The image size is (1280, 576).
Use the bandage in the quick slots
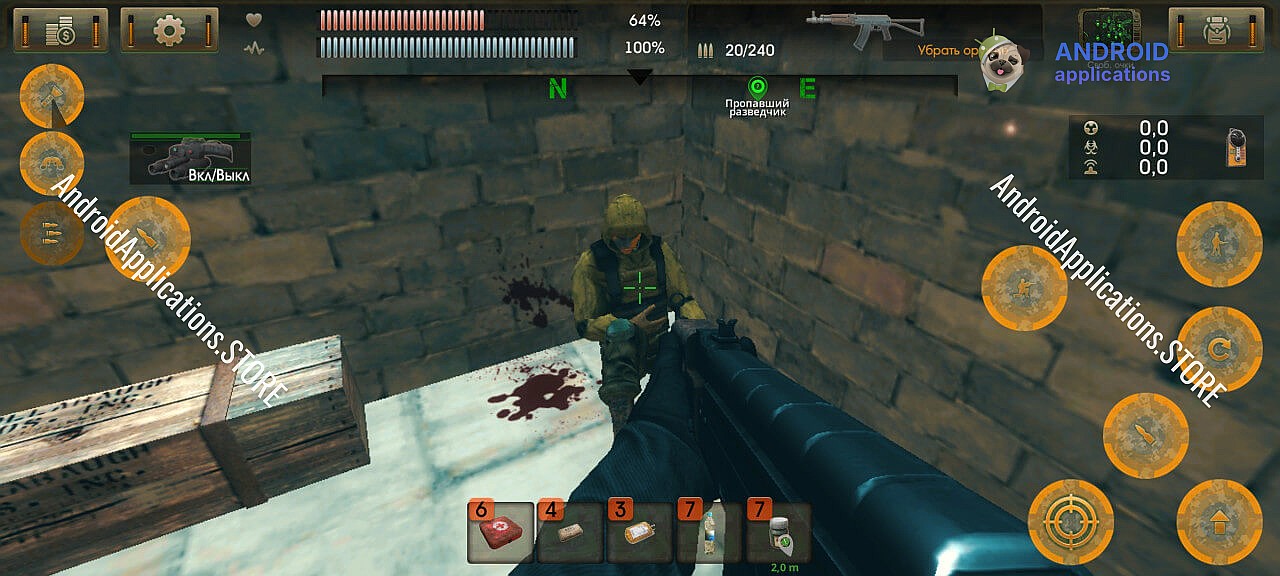click(570, 533)
